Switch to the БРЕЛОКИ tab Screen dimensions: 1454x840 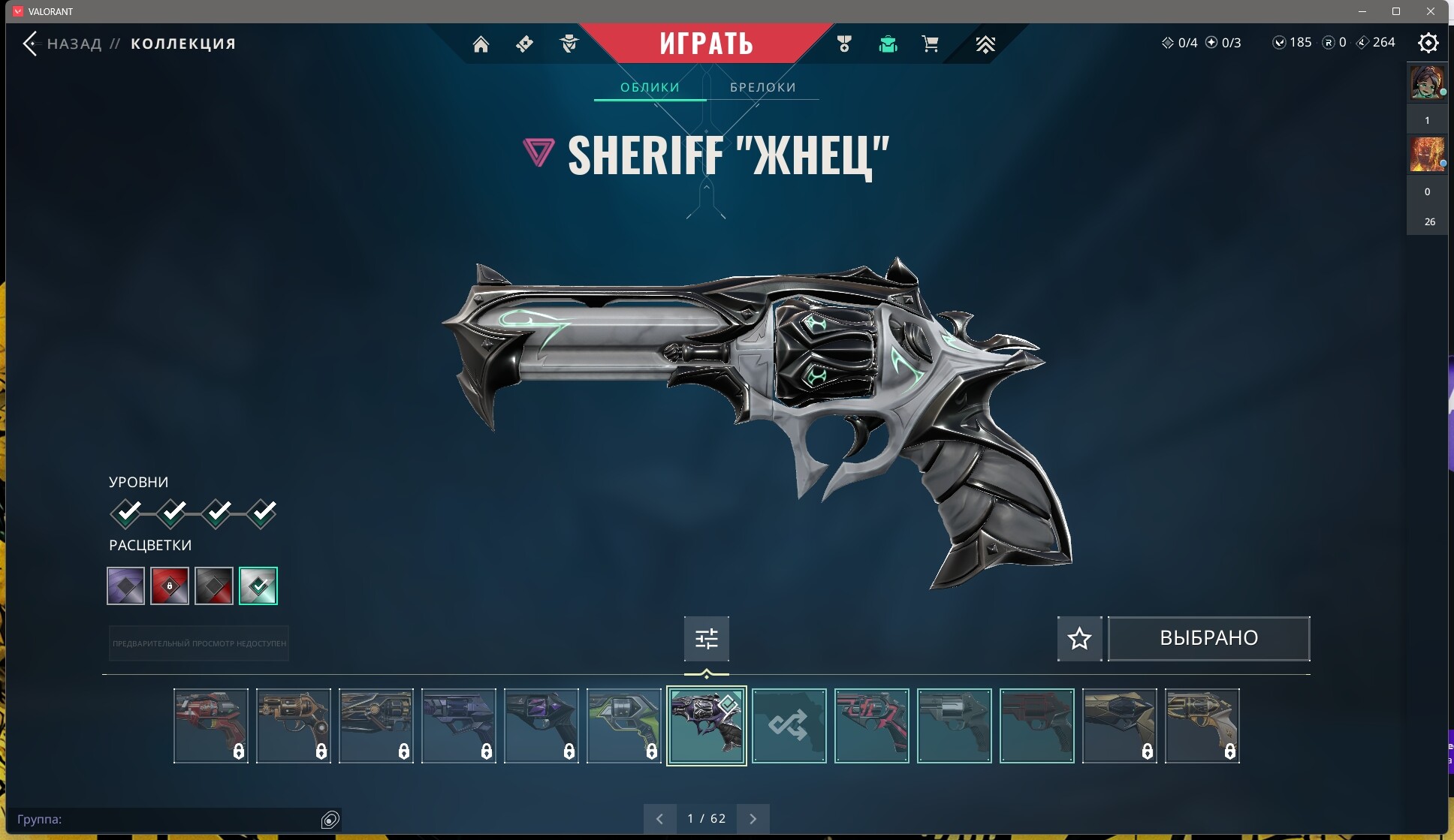point(762,86)
